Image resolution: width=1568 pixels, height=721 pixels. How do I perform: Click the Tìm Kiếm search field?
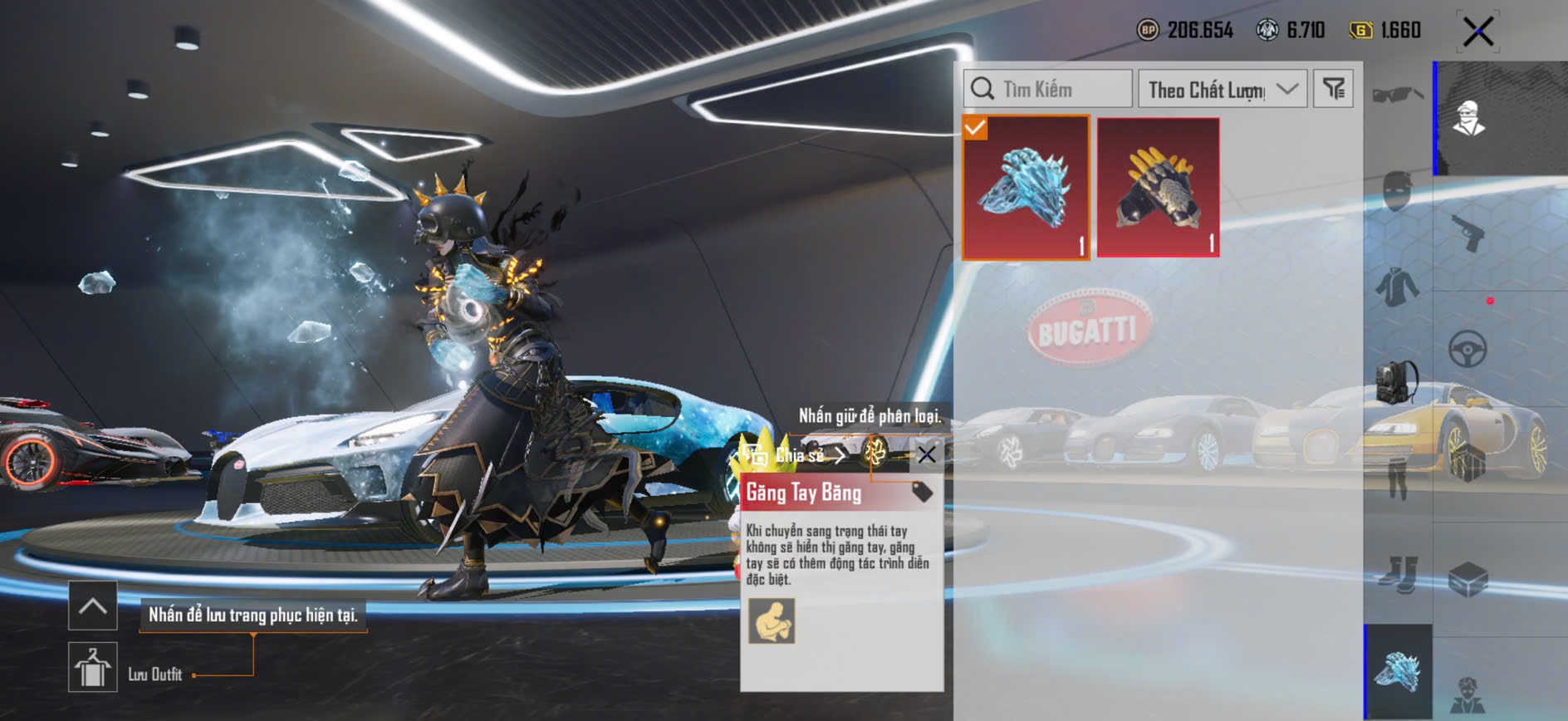pyautogui.click(x=1048, y=89)
